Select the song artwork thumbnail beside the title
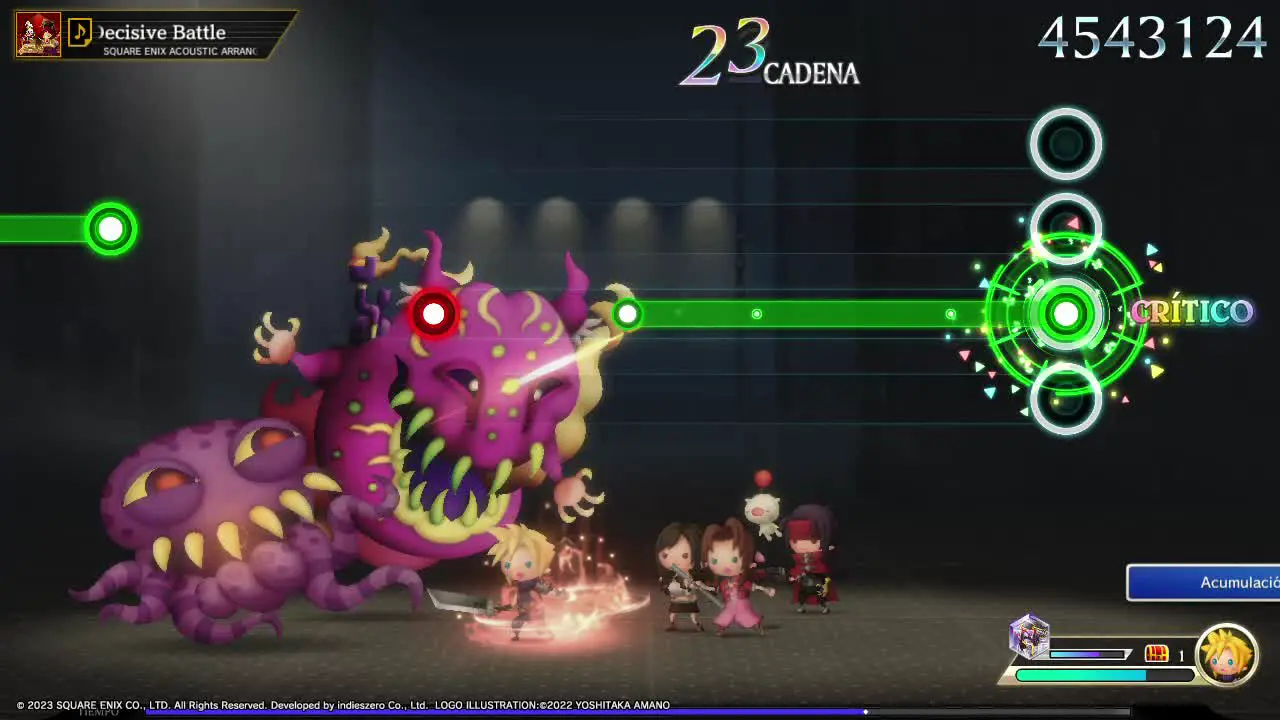 38,34
